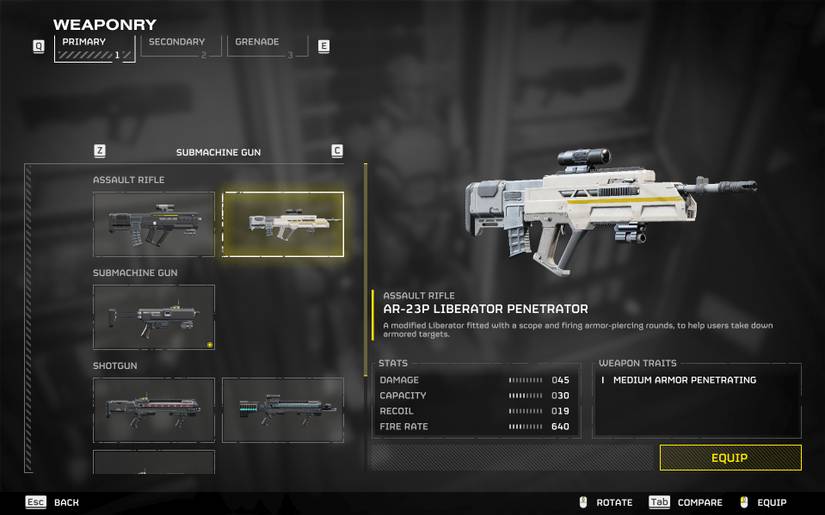825x515 pixels.
Task: Click the yellow Equip button
Action: (730, 458)
